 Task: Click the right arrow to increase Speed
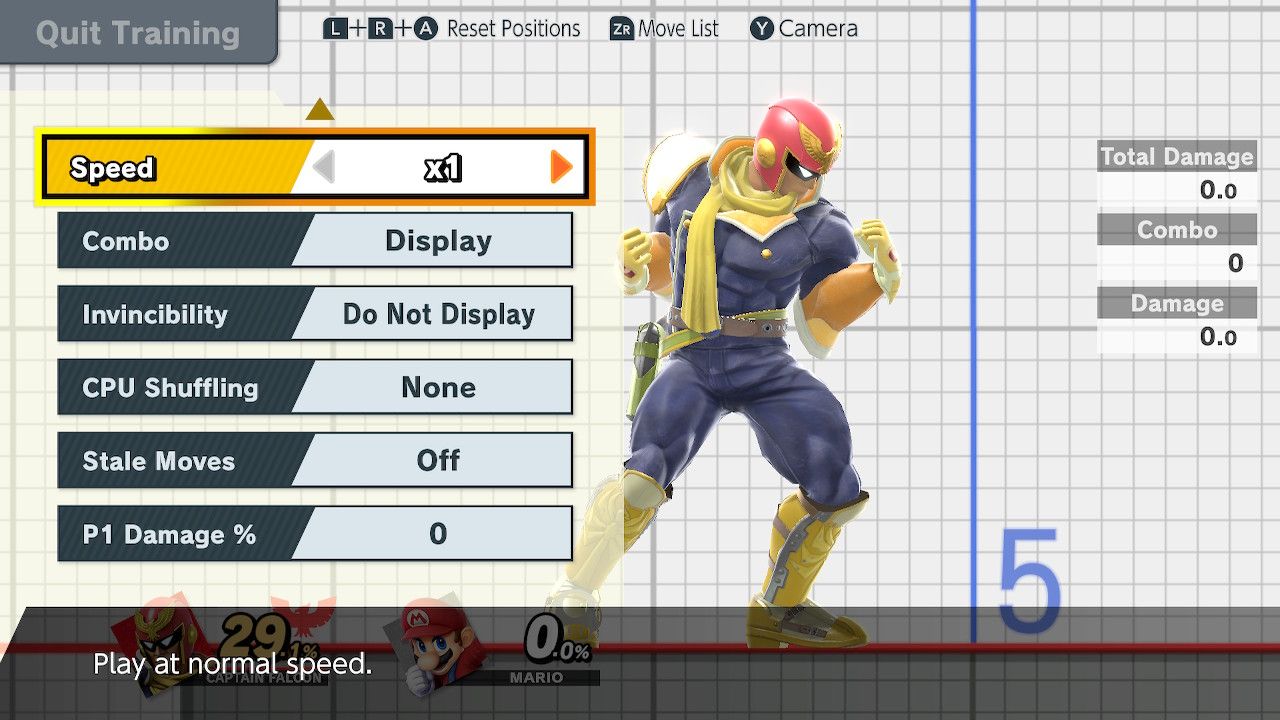tap(560, 167)
